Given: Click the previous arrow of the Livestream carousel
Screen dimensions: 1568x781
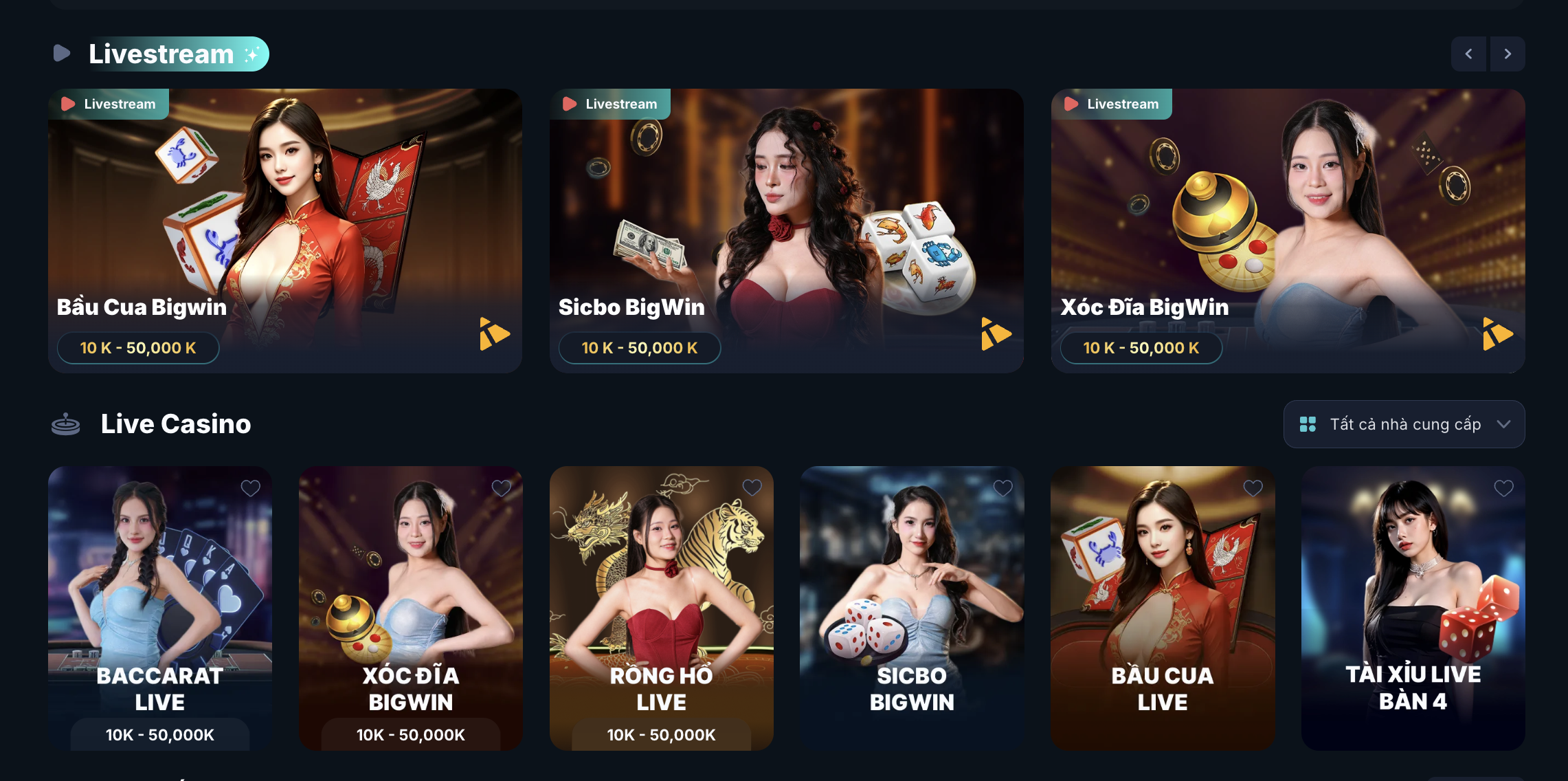Looking at the screenshot, I should point(1468,53).
